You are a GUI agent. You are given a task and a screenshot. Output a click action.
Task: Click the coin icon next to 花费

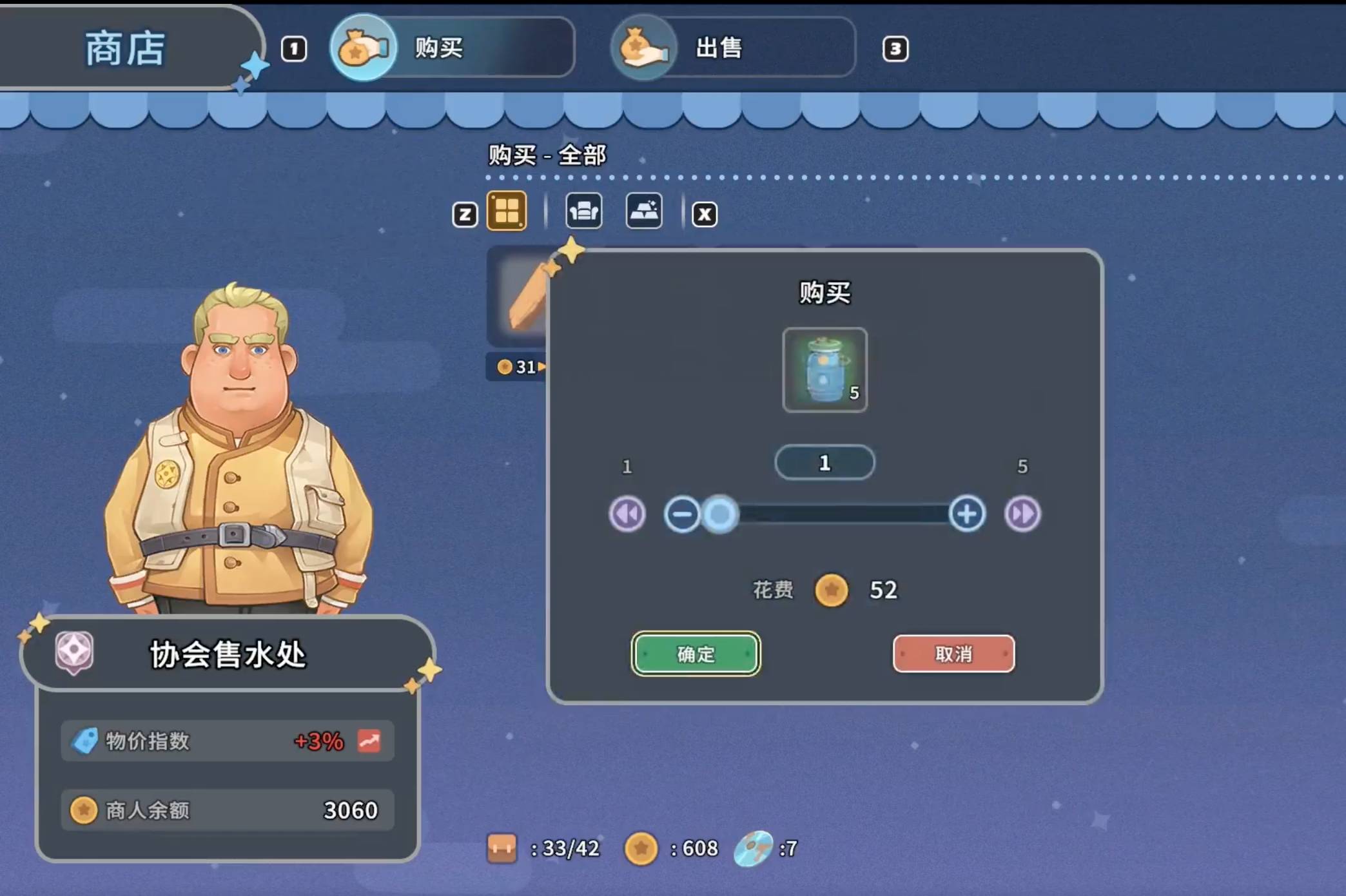point(832,590)
